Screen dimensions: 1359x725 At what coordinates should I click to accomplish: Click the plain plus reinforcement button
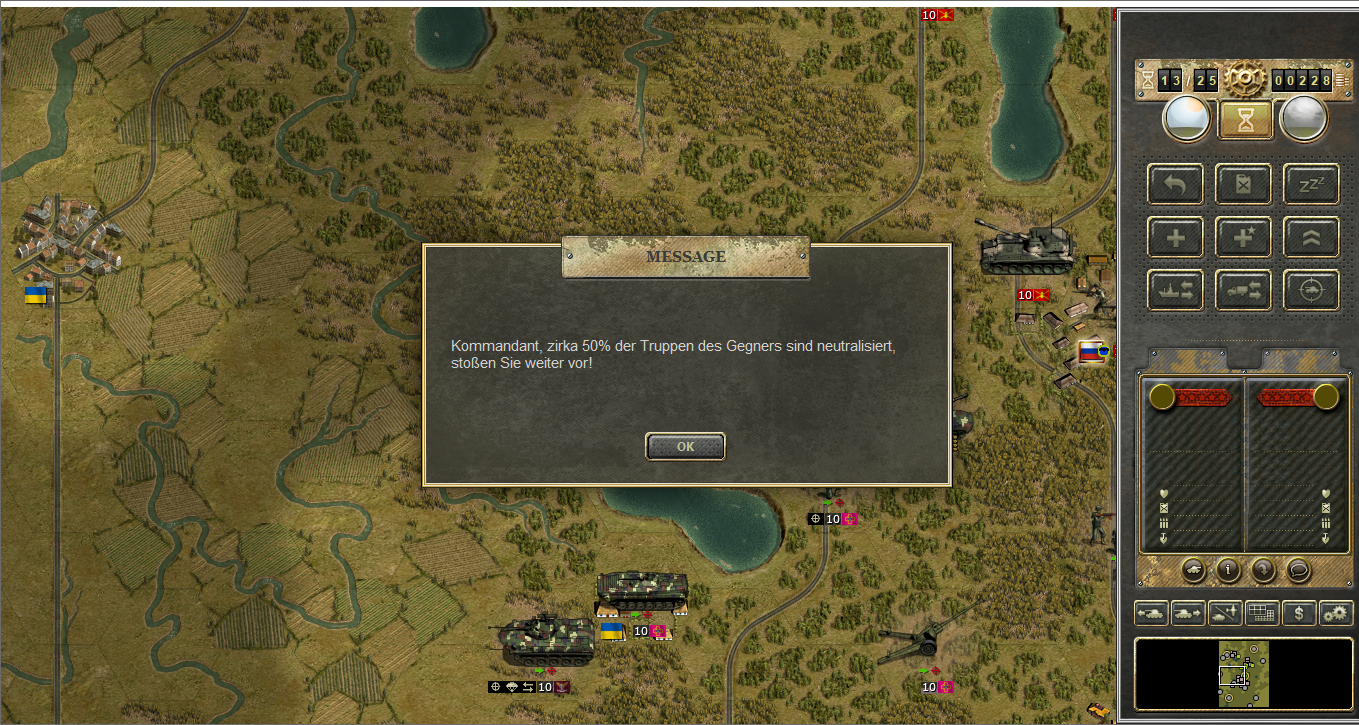pos(1175,237)
